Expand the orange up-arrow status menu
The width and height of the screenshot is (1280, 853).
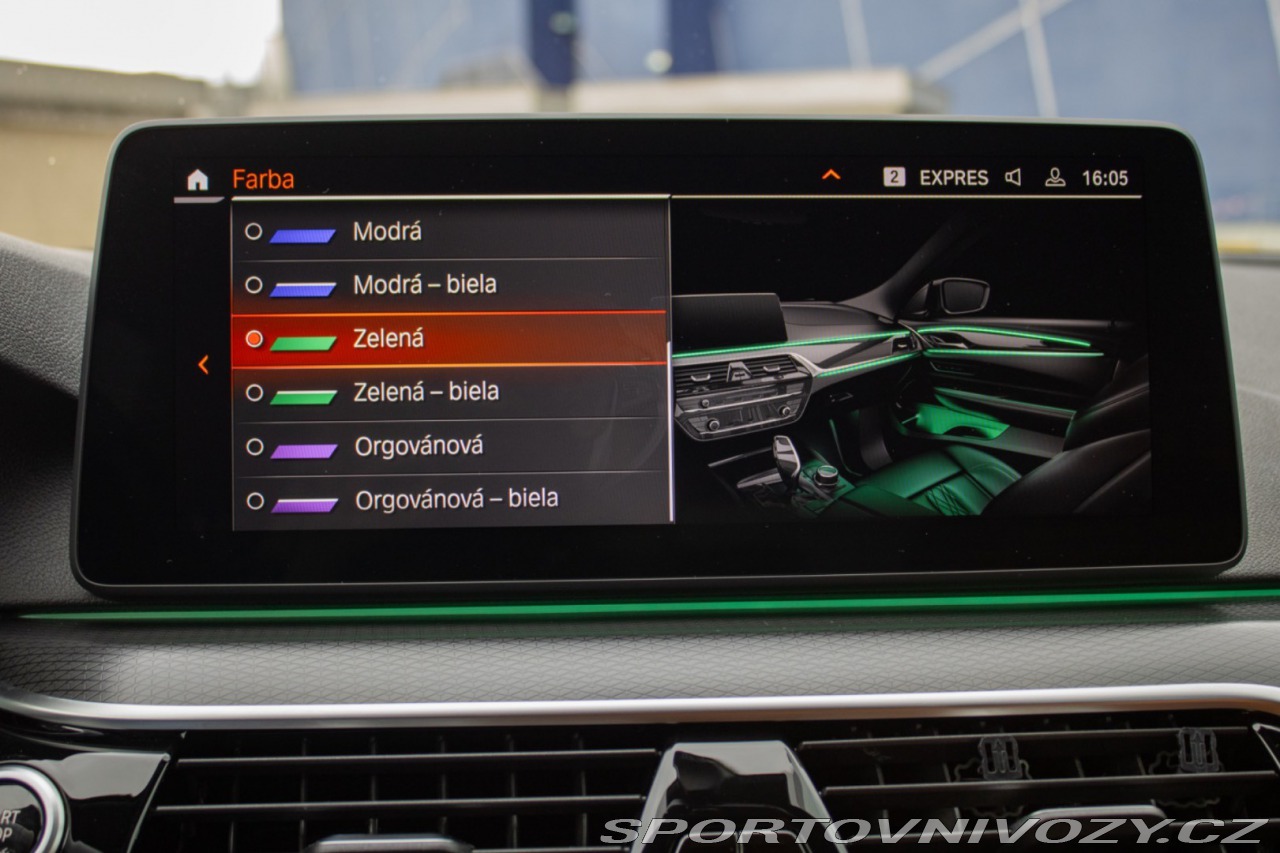pos(831,176)
